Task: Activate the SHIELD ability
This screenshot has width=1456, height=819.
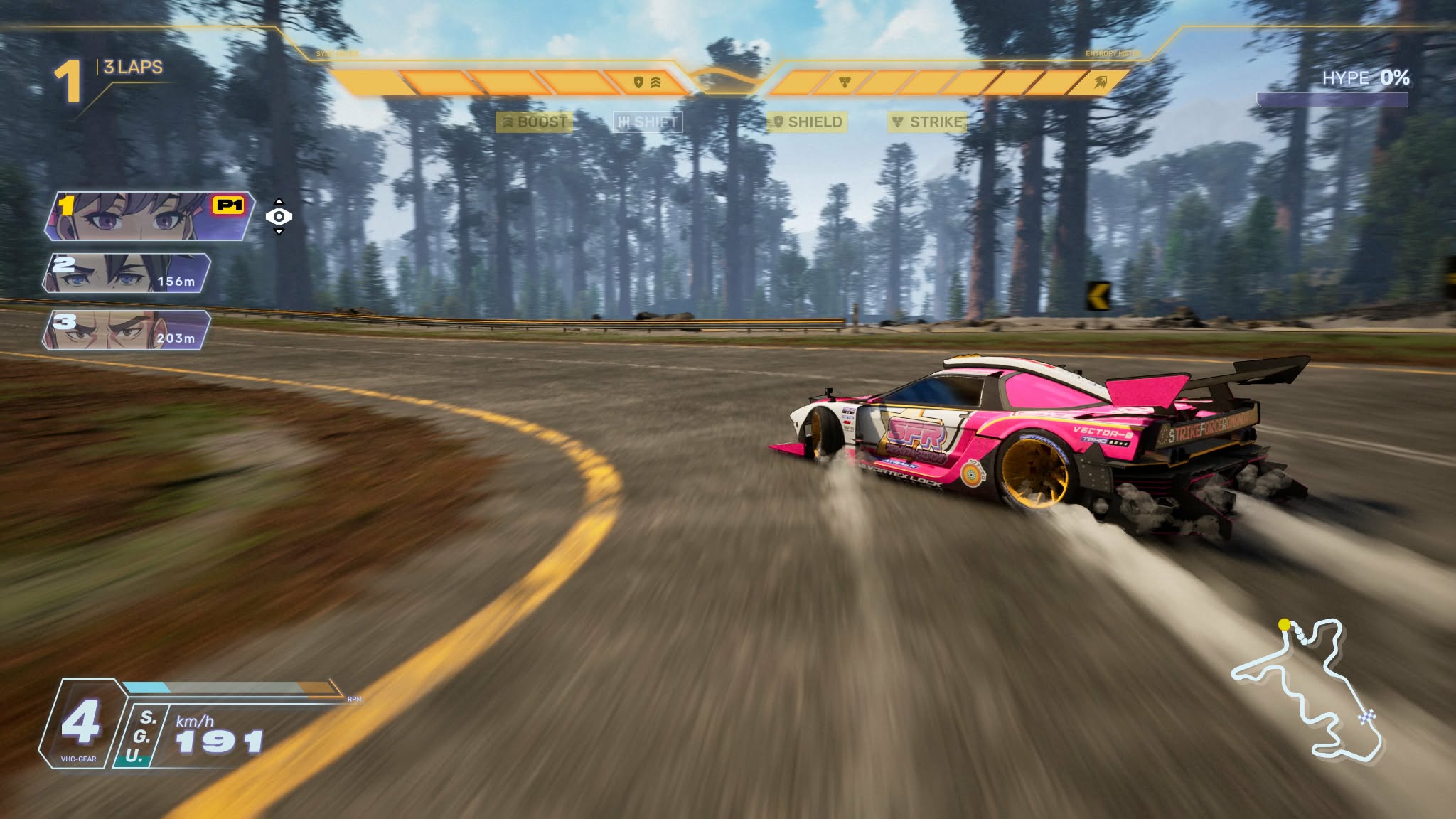Action: coord(807,122)
